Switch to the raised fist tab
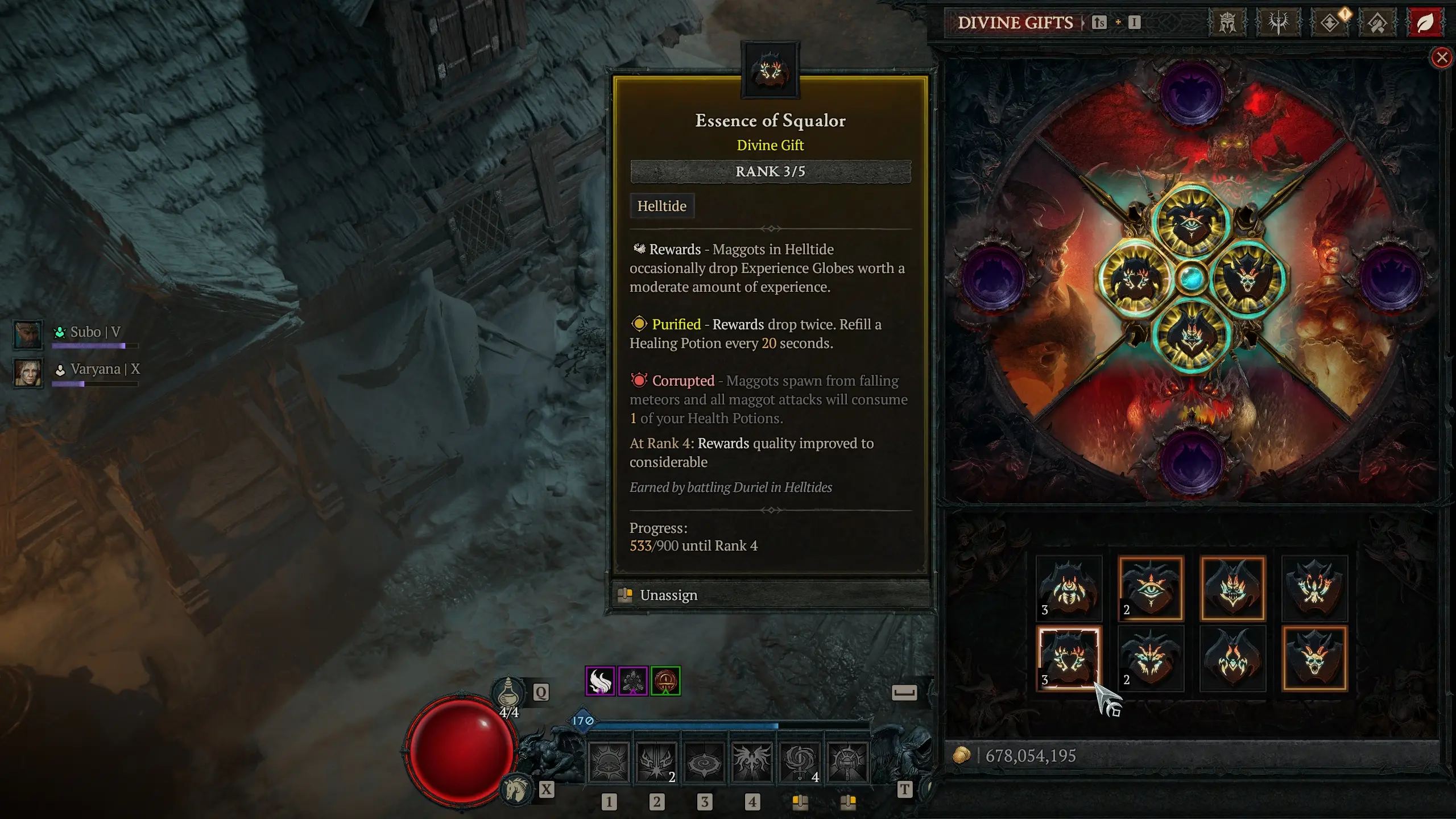The width and height of the screenshot is (1456, 819). (x=1377, y=23)
